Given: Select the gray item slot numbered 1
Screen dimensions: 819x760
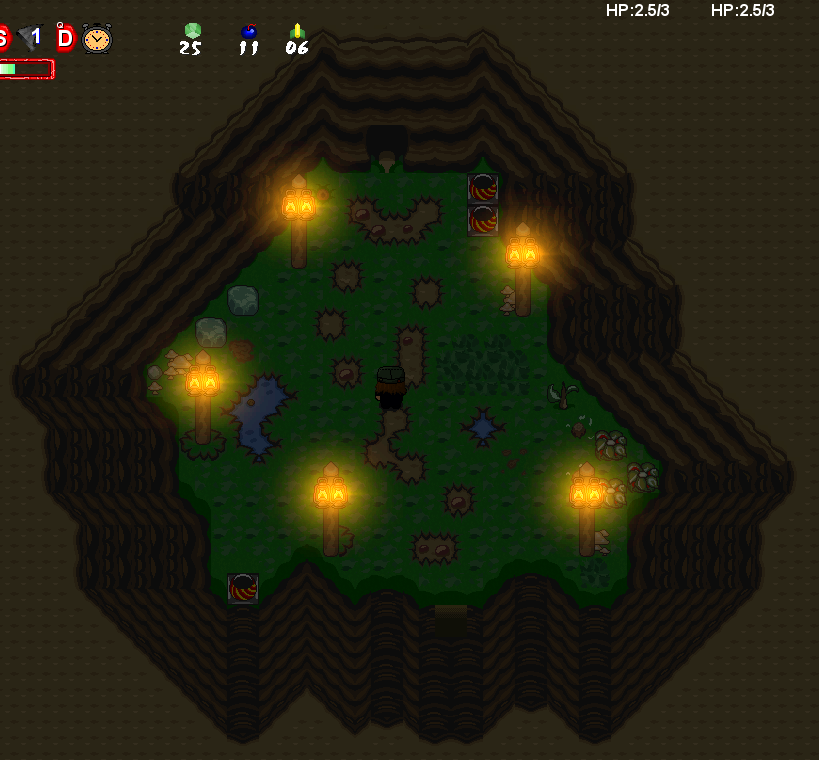Looking at the screenshot, I should click(29, 38).
